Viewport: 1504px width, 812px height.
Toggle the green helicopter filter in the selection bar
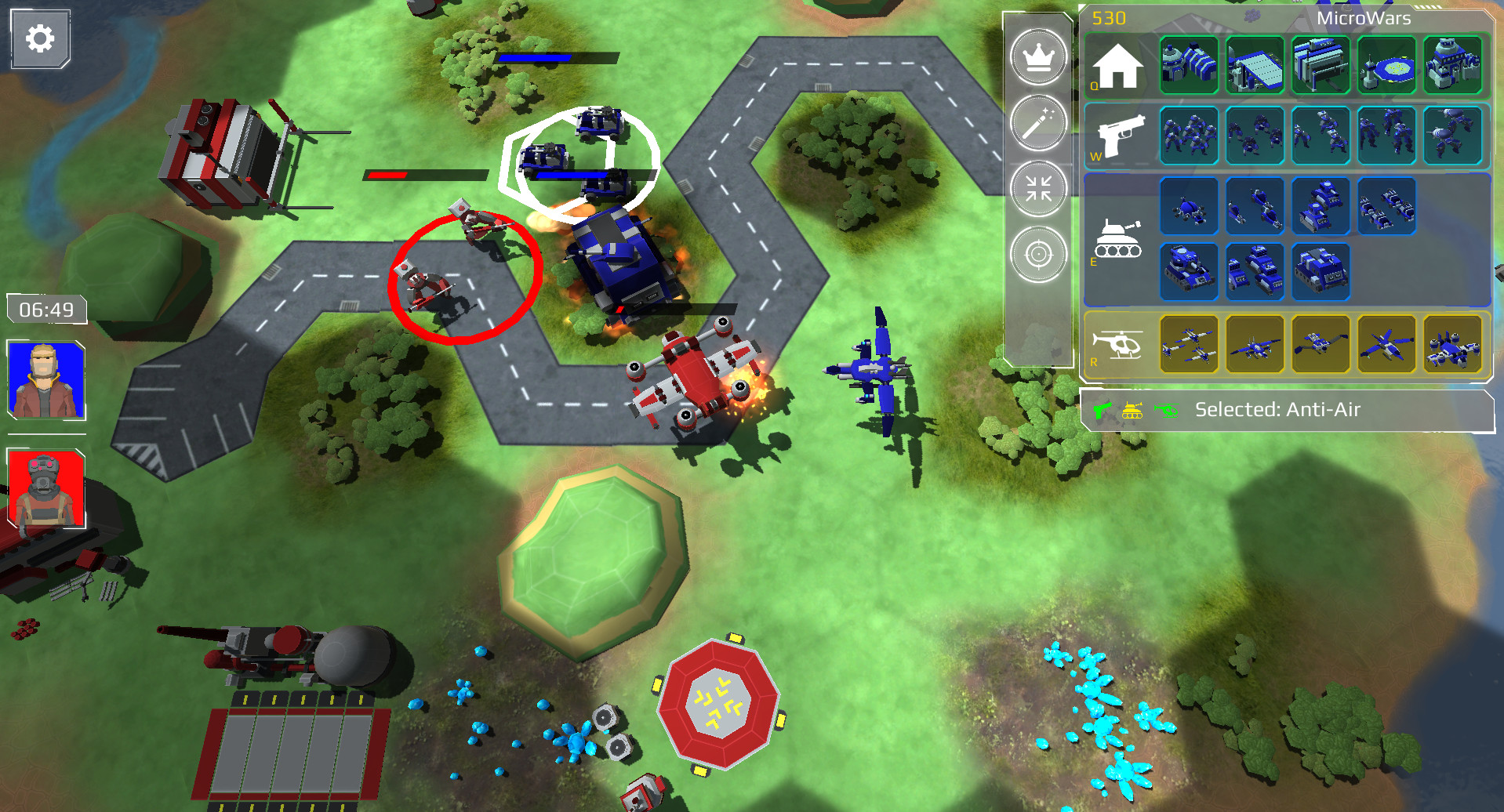tap(1168, 409)
